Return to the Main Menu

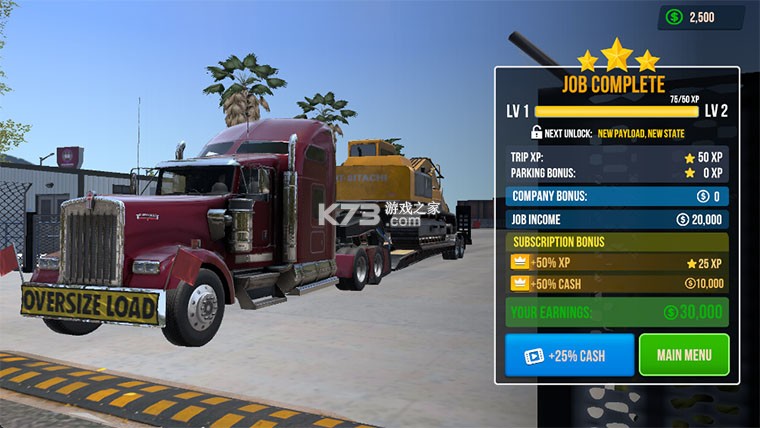click(684, 355)
